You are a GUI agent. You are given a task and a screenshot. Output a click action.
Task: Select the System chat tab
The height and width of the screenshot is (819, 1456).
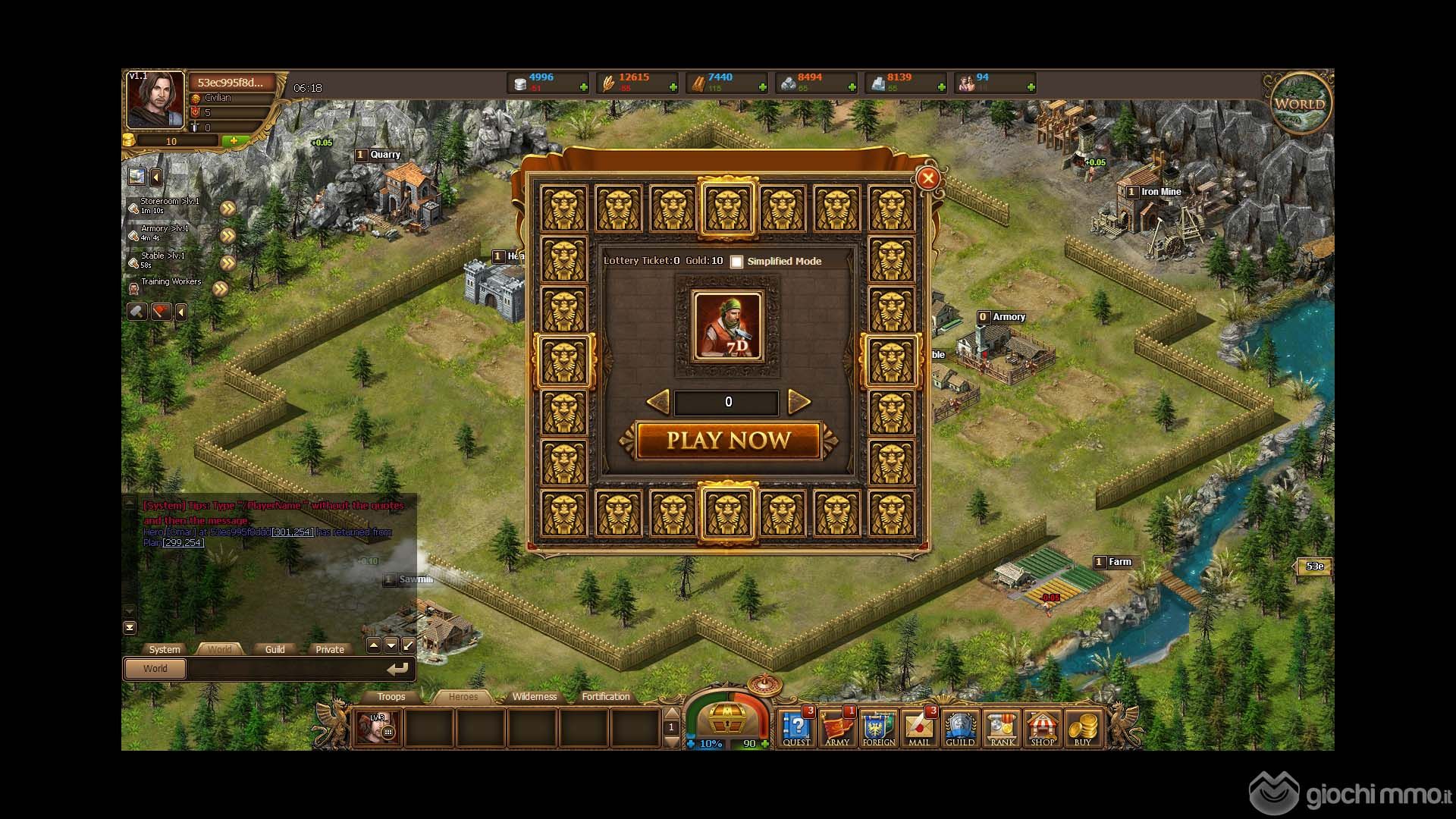pos(165,649)
